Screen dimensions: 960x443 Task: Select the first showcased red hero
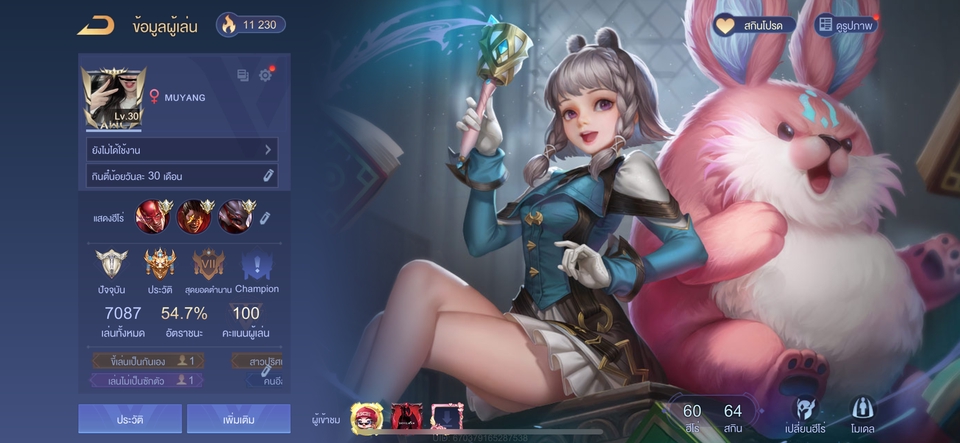(153, 216)
